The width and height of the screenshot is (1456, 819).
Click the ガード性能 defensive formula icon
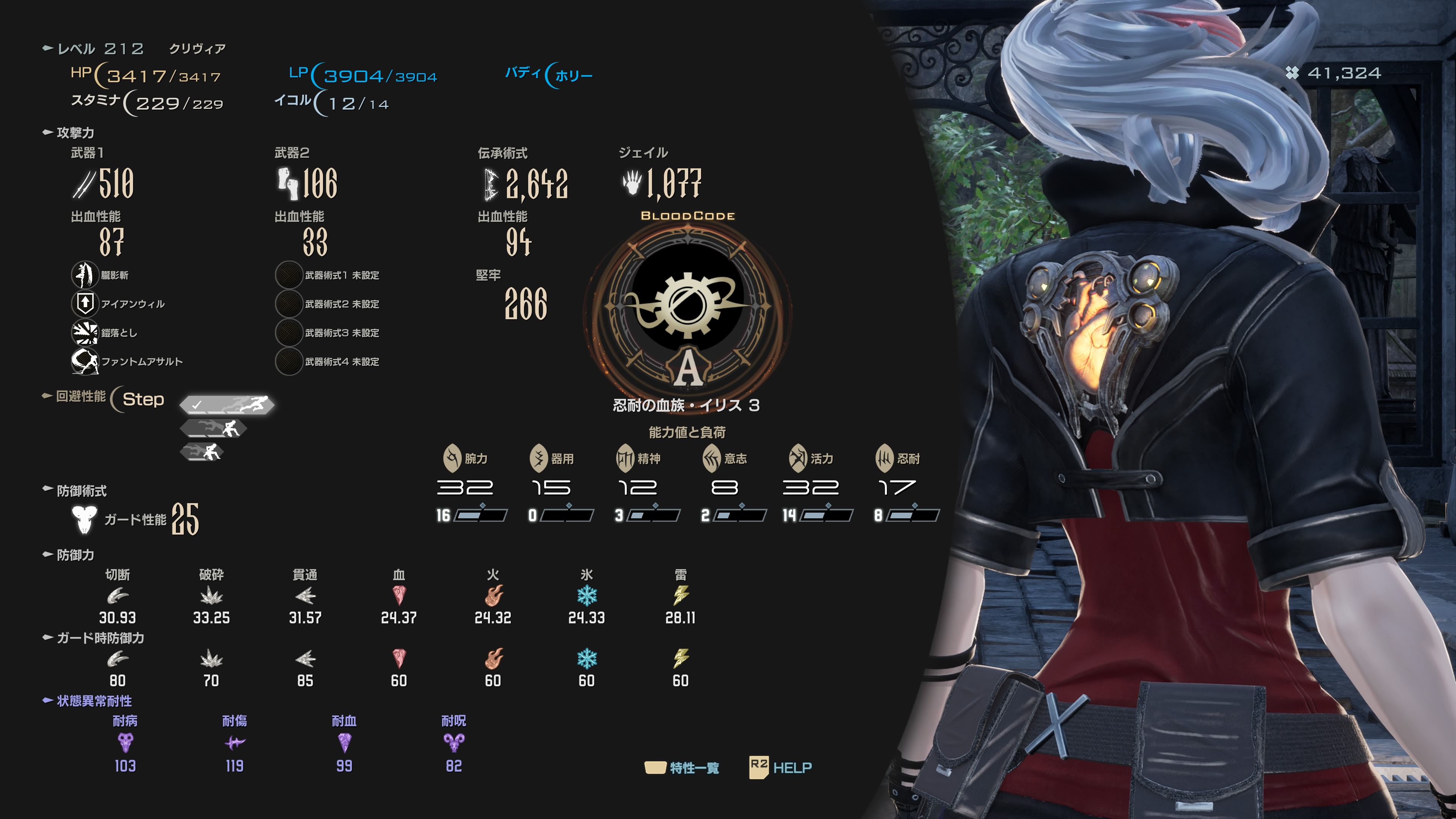coord(84,519)
